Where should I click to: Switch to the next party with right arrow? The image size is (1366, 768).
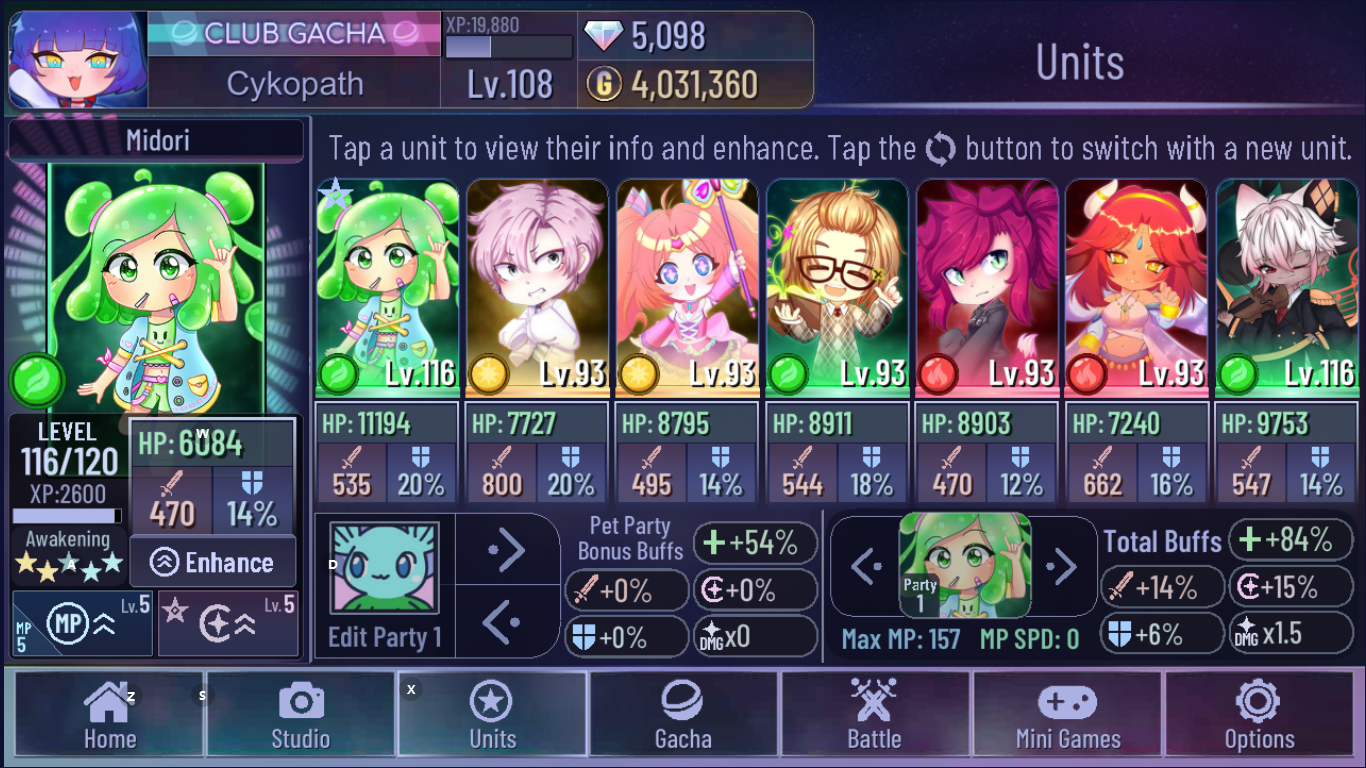click(x=1062, y=566)
